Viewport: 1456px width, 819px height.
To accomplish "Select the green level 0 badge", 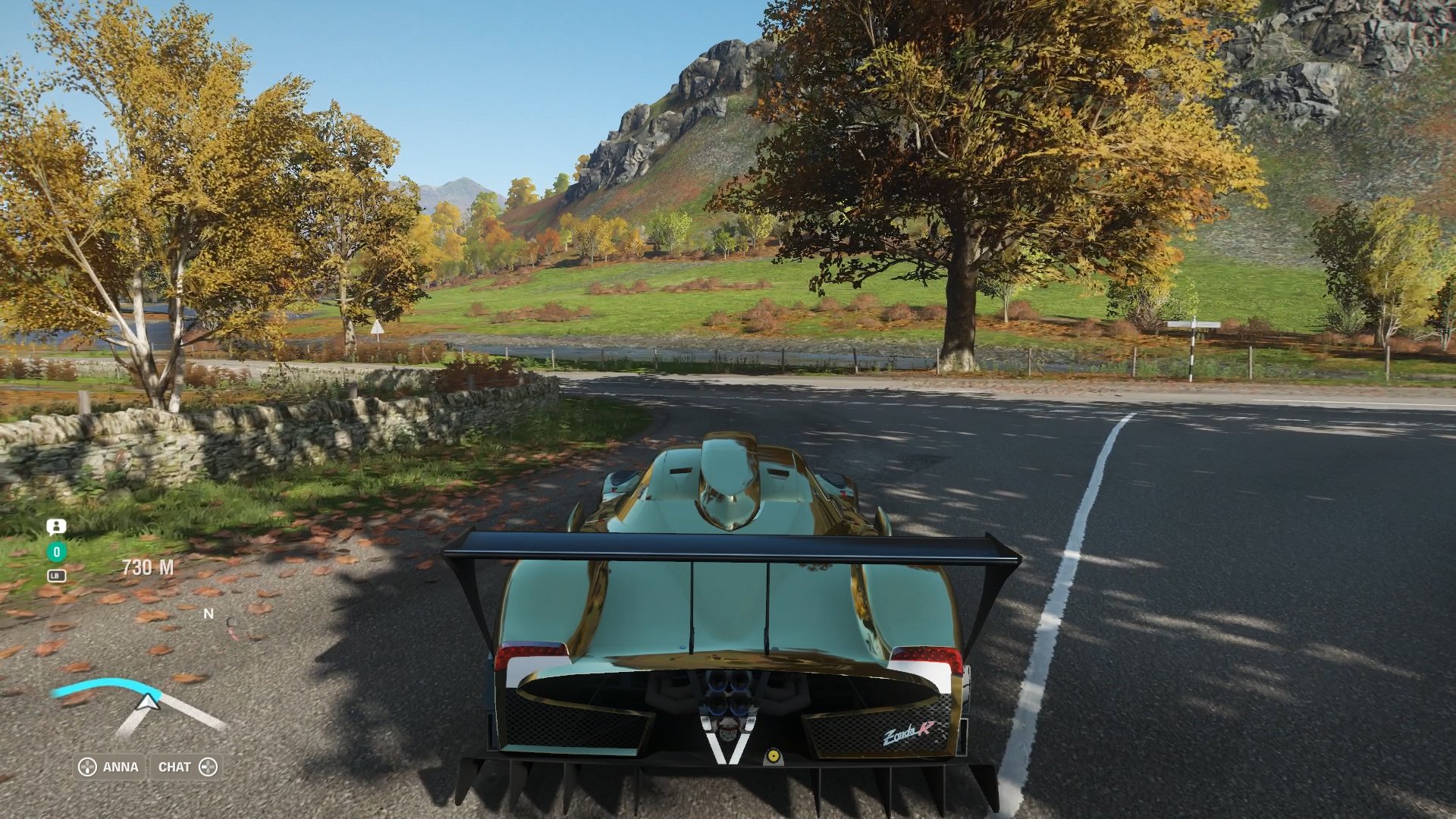I will click(55, 552).
